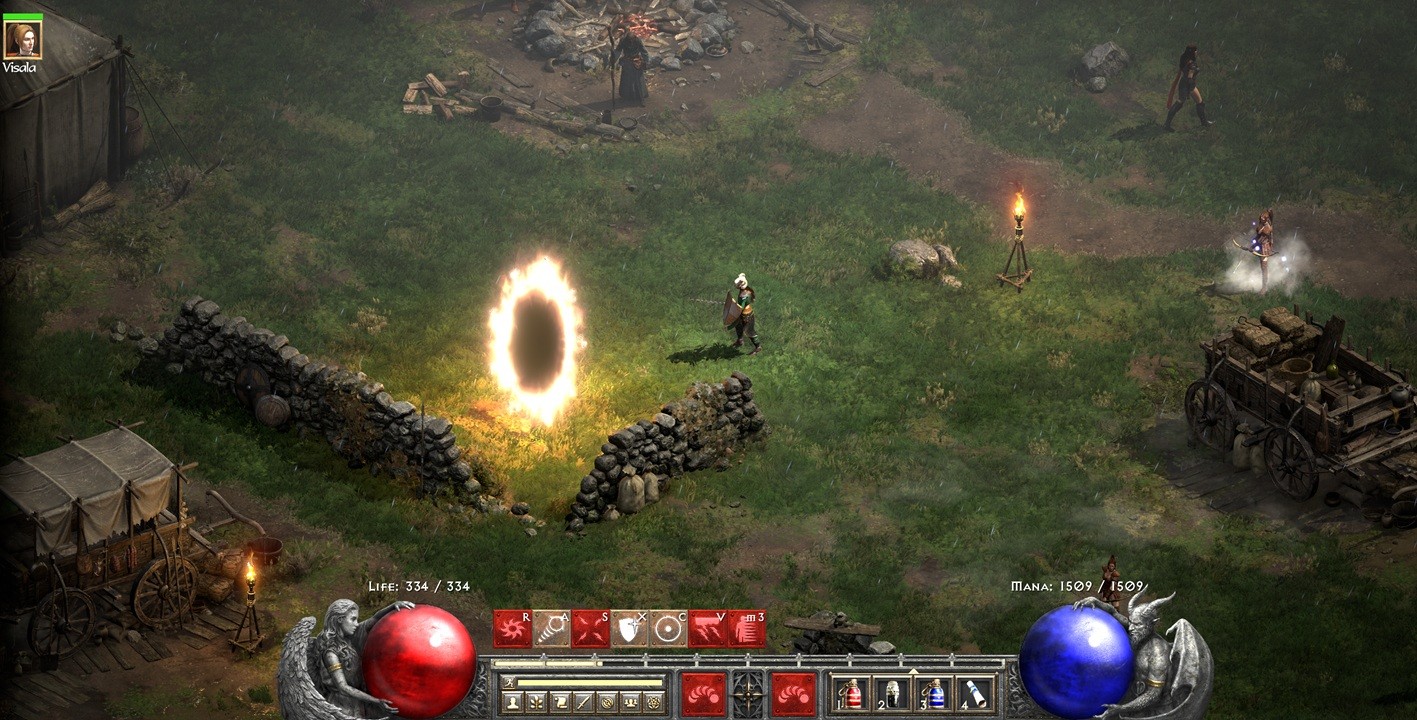Click the left-hand red claw skill button
This screenshot has height=720, width=1417.
(x=704, y=694)
